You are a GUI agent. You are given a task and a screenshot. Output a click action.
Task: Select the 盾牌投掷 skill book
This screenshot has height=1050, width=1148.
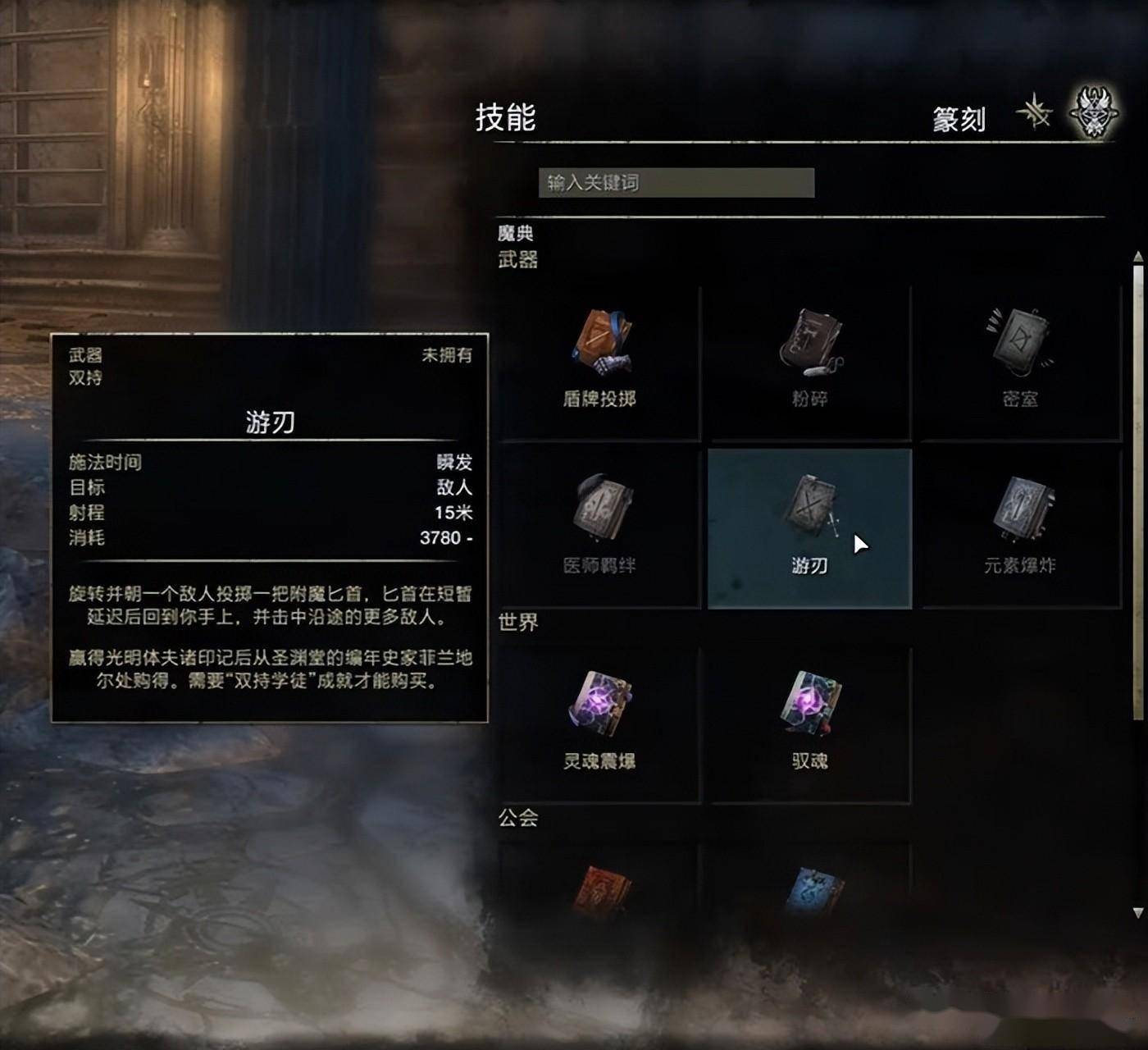[600, 361]
